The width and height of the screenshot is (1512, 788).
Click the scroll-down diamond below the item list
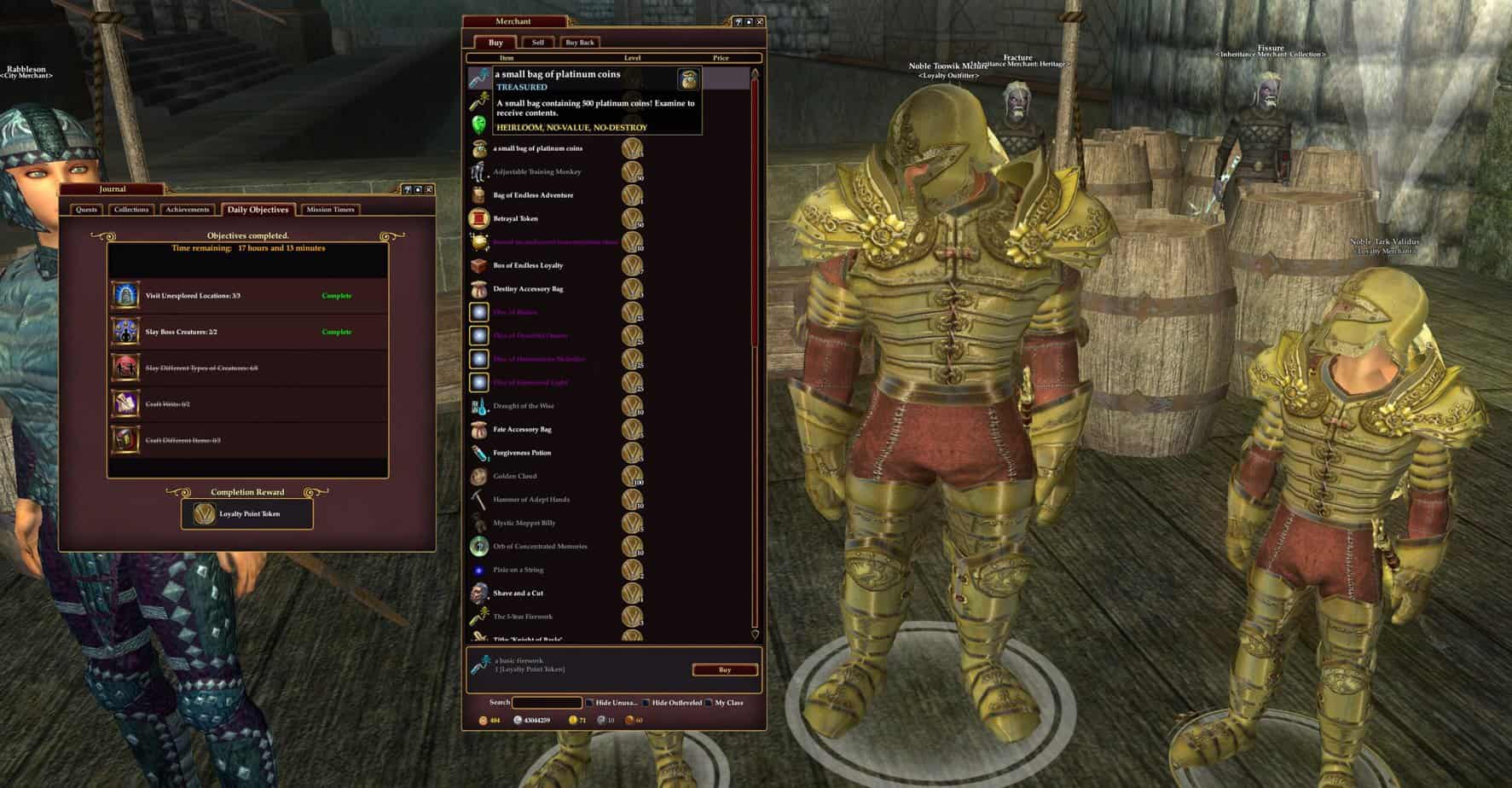click(x=754, y=634)
